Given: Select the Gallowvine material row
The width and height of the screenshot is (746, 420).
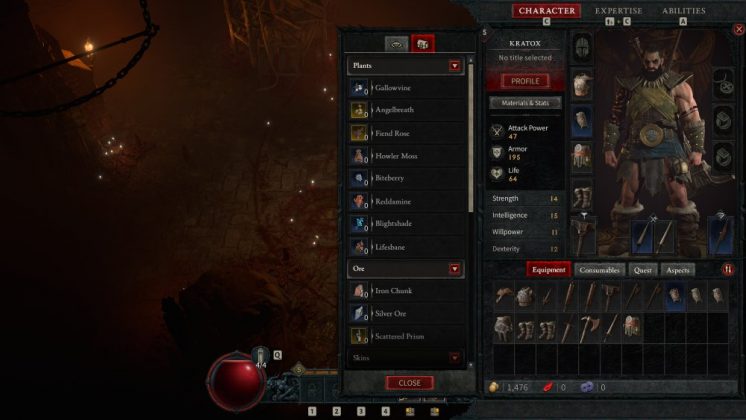Looking at the screenshot, I should (408, 88).
